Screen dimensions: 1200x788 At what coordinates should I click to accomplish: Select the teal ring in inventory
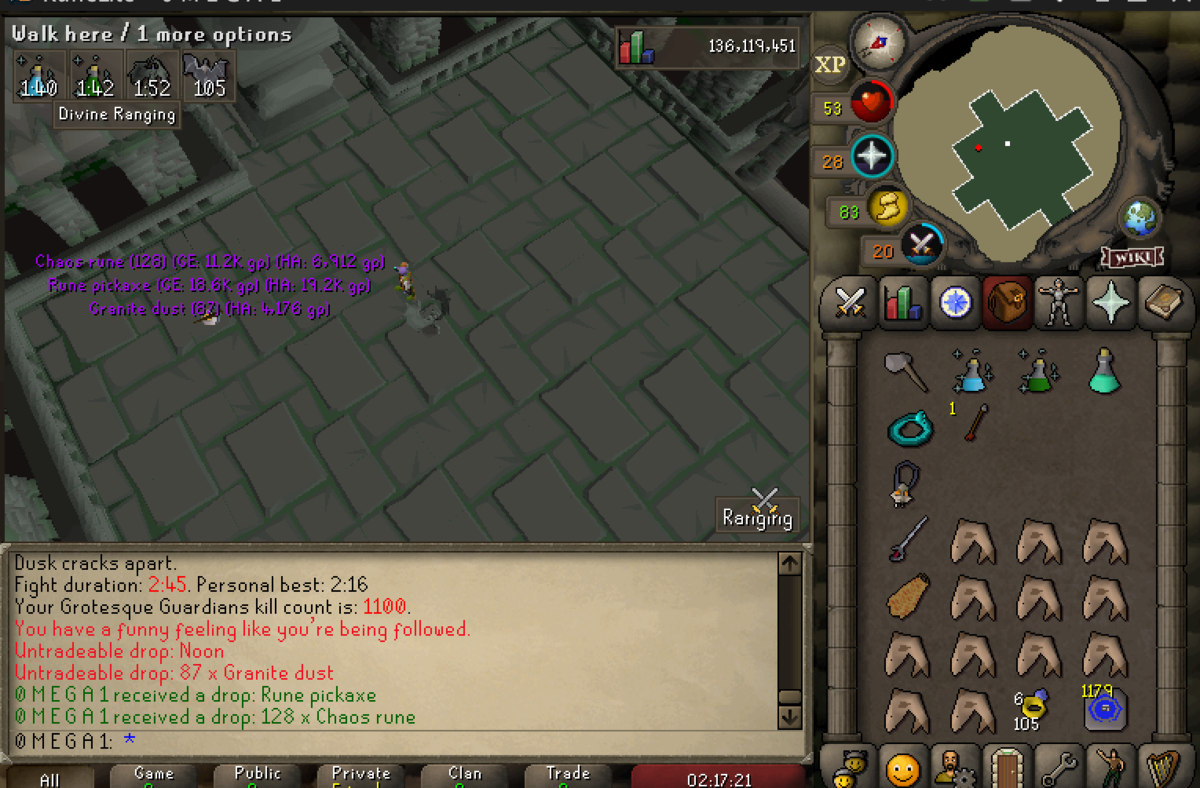tap(909, 428)
